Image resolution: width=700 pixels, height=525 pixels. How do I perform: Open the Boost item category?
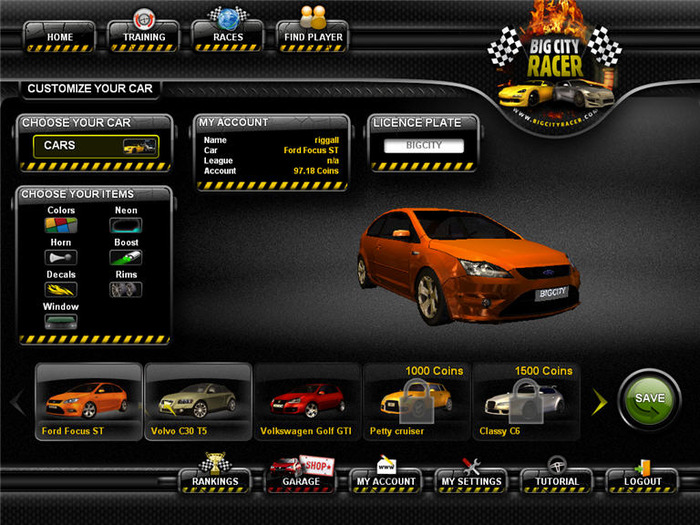tap(126, 258)
